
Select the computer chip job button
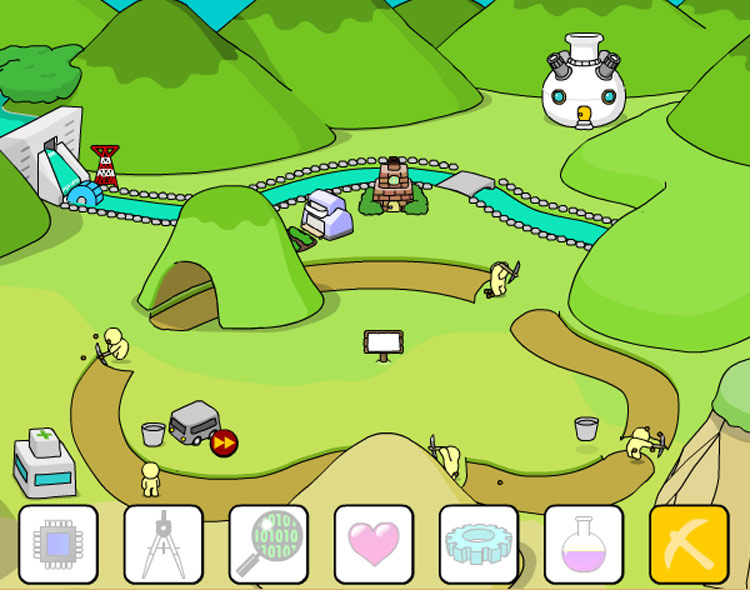[x=58, y=544]
